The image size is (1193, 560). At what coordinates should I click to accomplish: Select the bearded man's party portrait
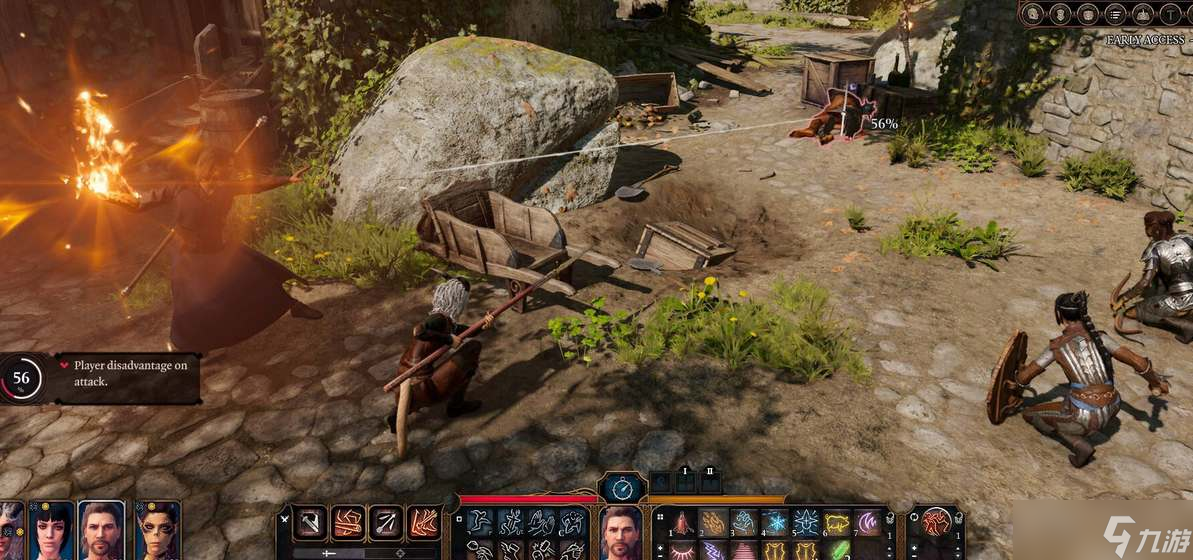[101, 531]
